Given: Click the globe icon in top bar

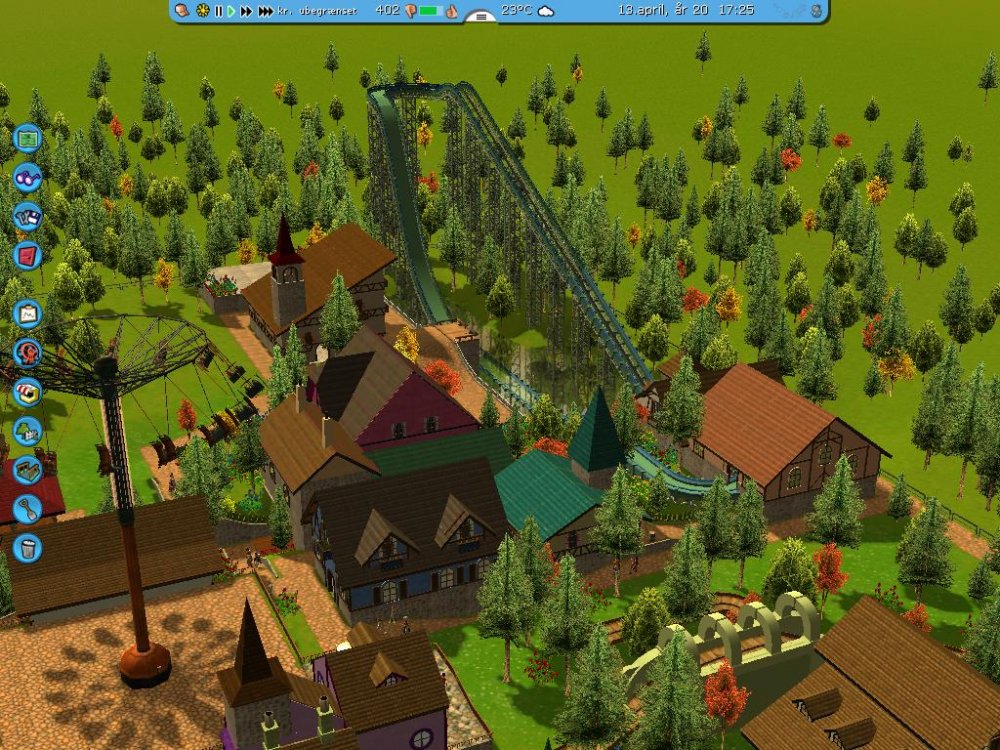Looking at the screenshot, I should coord(816,11).
